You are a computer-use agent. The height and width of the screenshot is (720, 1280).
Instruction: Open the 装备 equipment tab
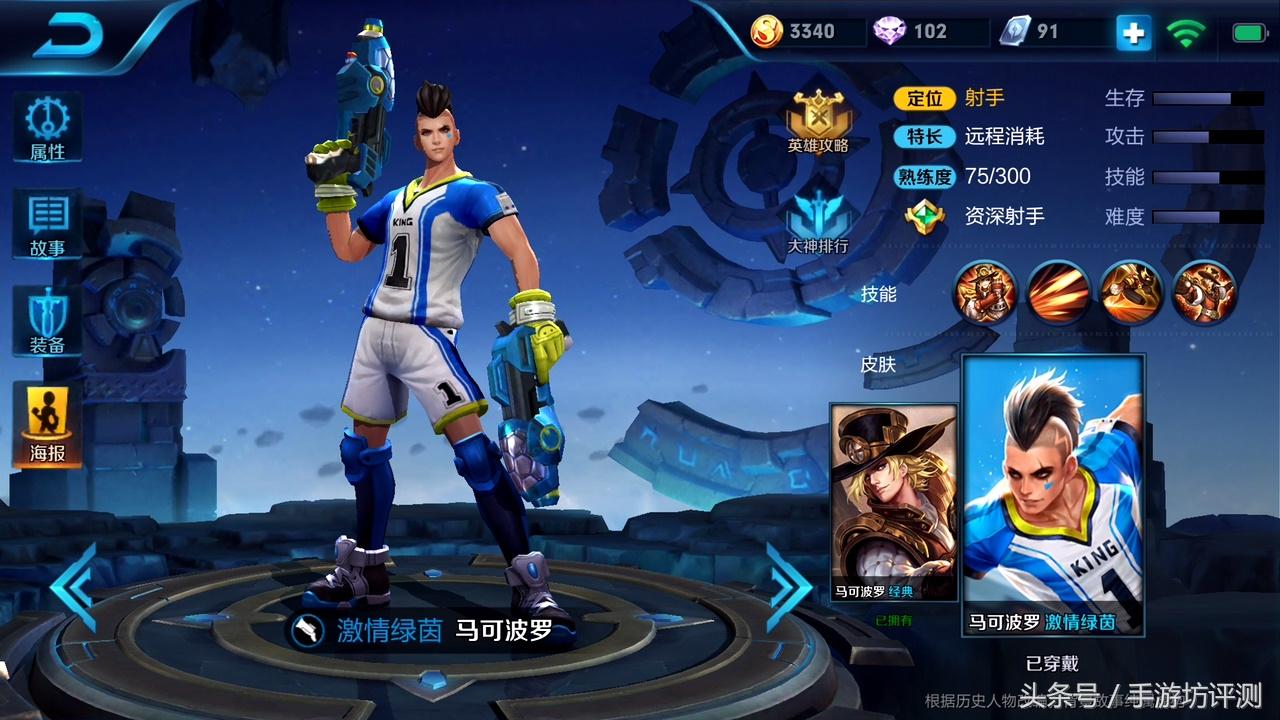pyautogui.click(x=47, y=322)
